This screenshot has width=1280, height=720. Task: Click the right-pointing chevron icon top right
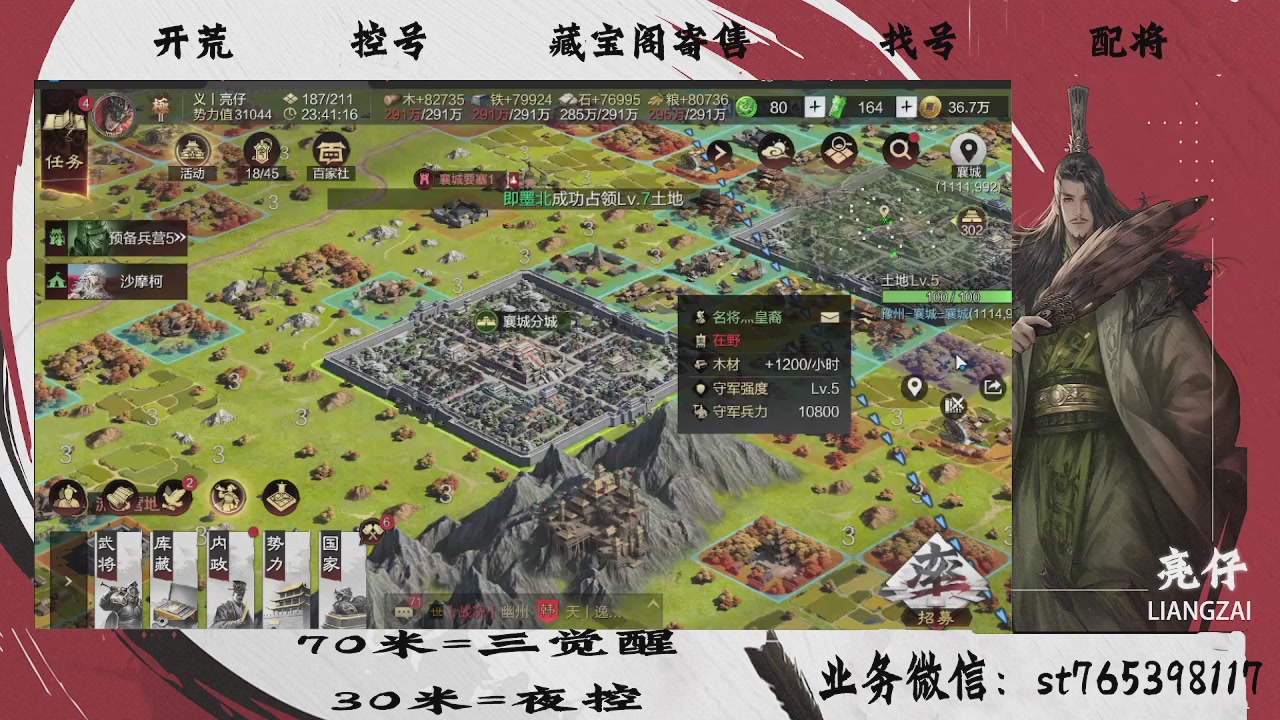coord(719,152)
